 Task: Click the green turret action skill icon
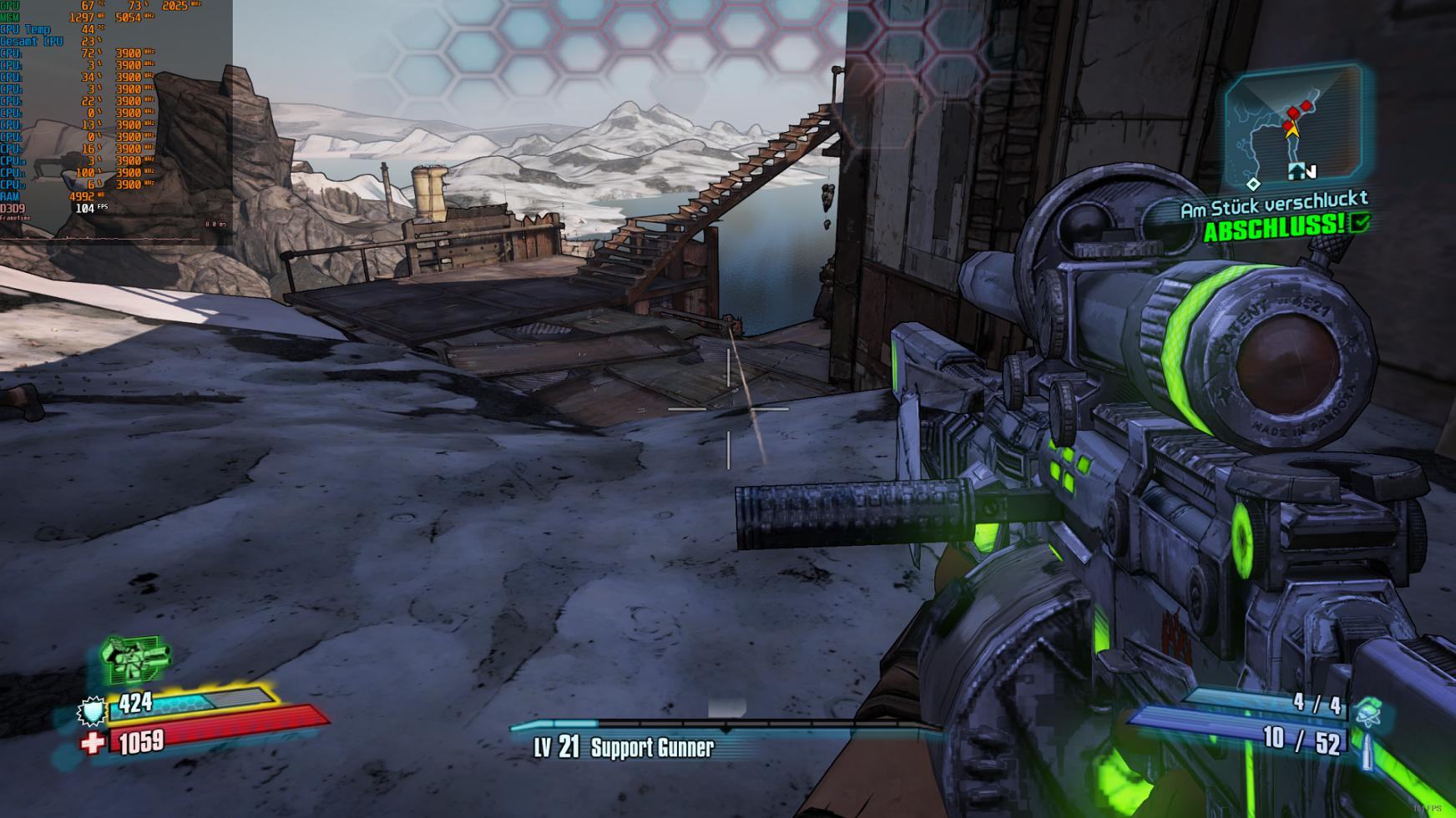click(134, 659)
